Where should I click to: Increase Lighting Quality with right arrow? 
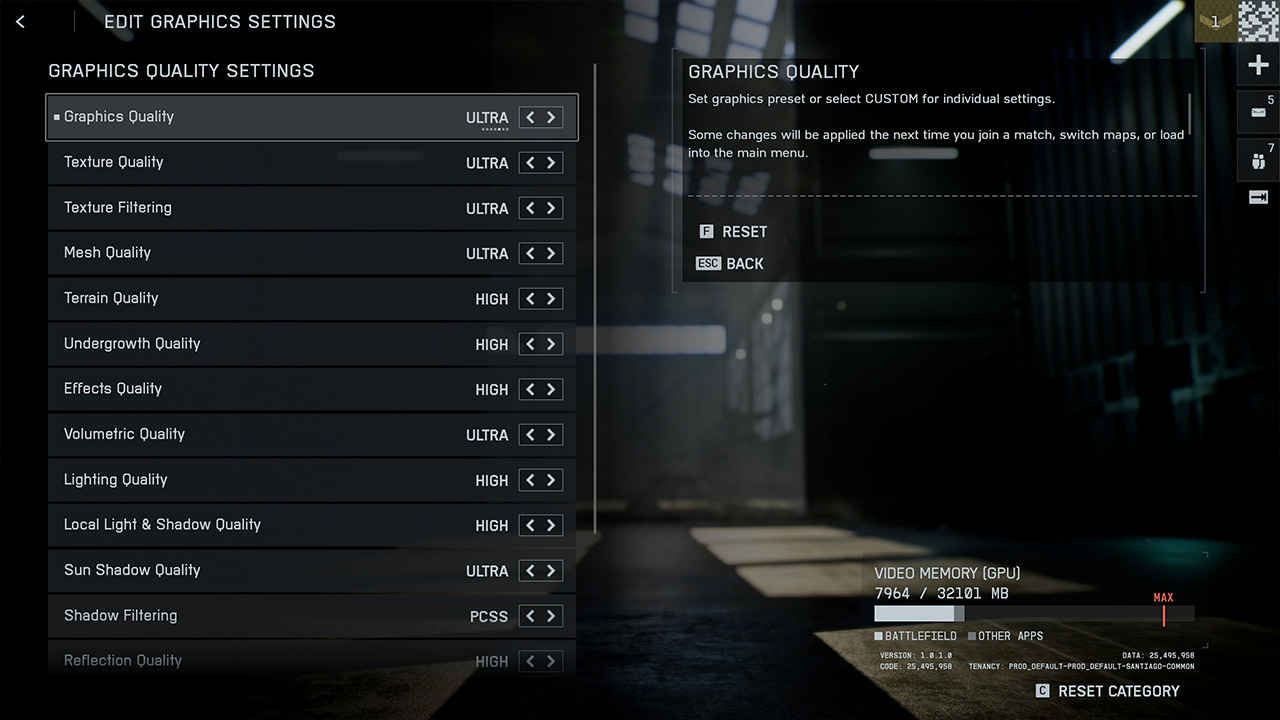point(551,480)
